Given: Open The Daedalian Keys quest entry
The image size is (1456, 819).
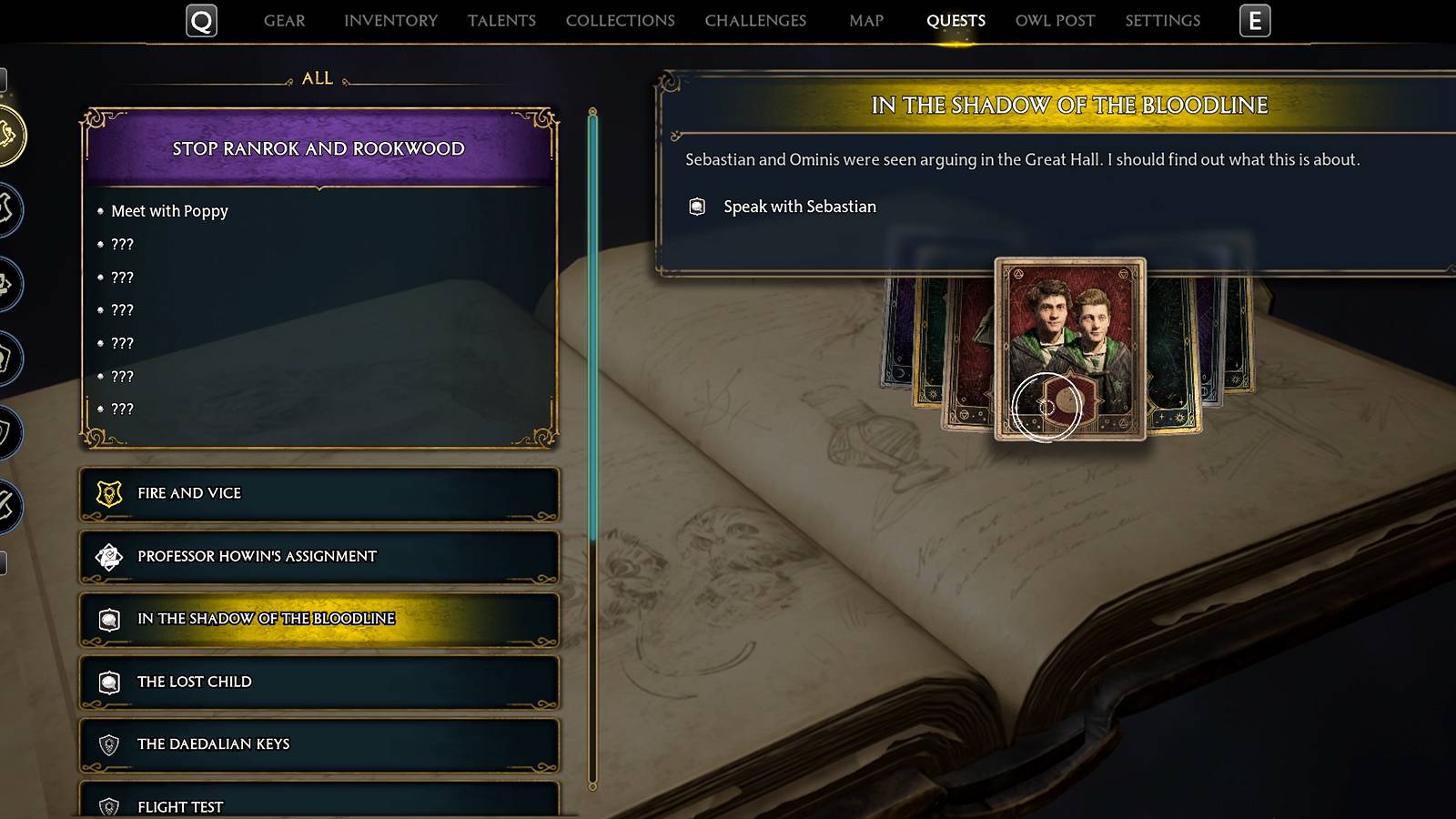Looking at the screenshot, I should point(317,743).
